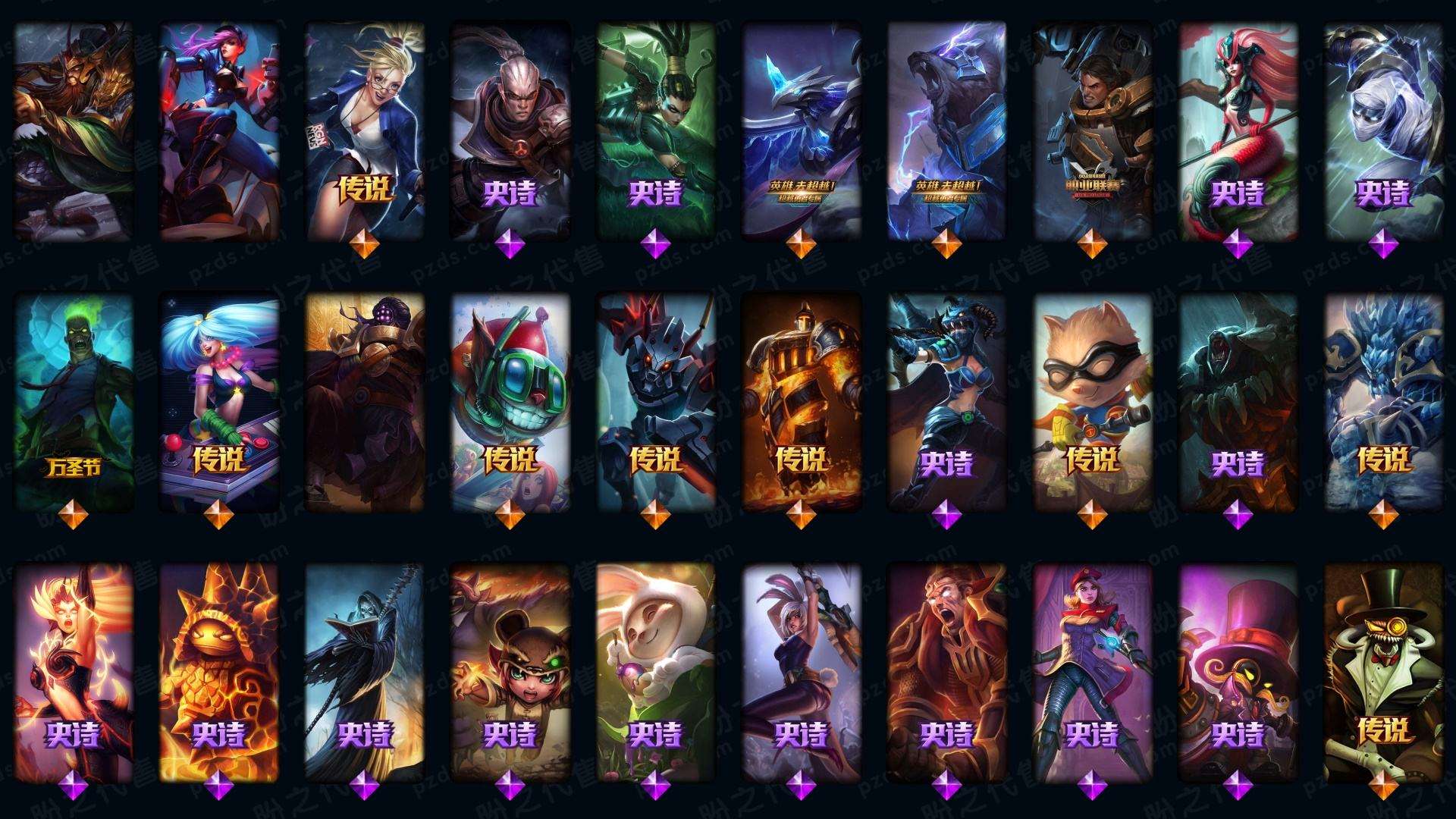Select the blue dragon-armor Shyvana card
Viewport: 1456px width, 819px height.
(x=946, y=402)
